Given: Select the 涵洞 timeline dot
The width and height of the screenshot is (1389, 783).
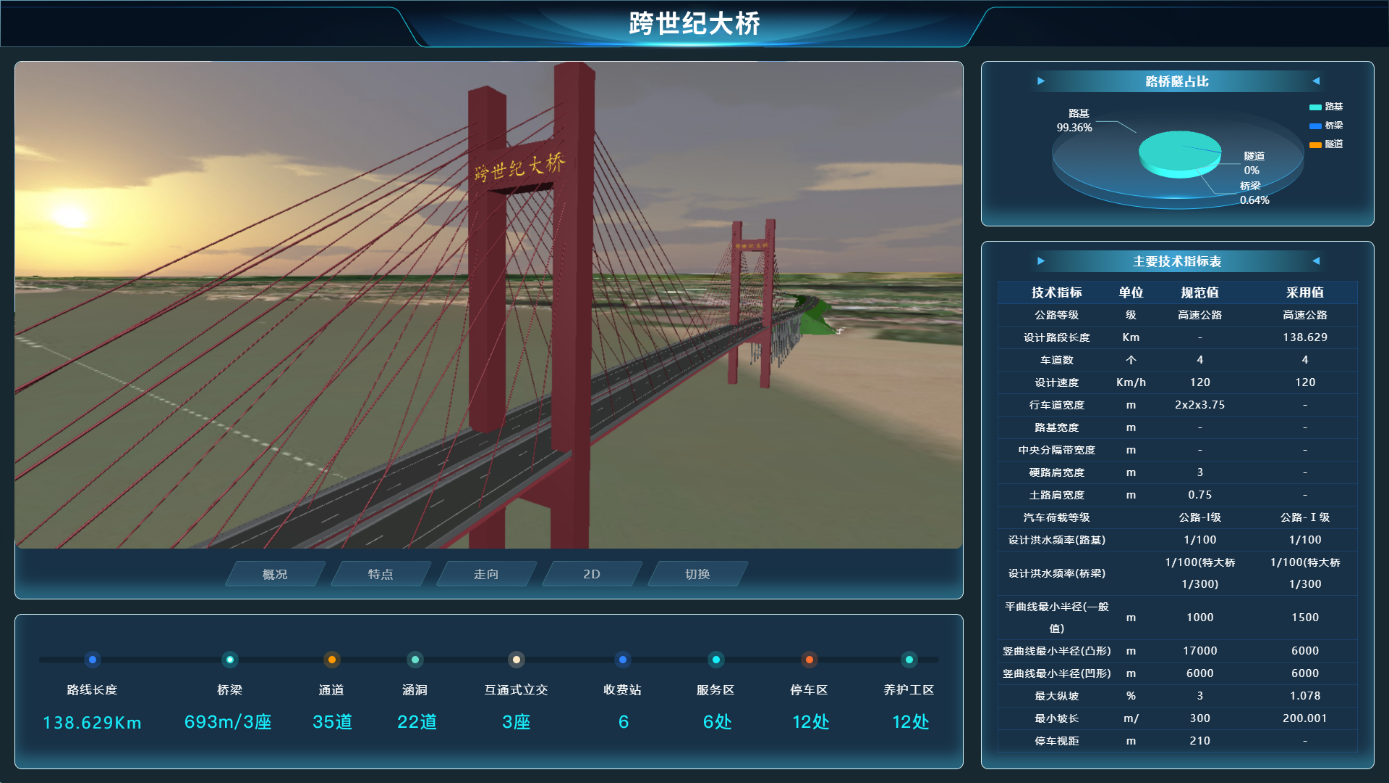Looking at the screenshot, I should point(415,660).
